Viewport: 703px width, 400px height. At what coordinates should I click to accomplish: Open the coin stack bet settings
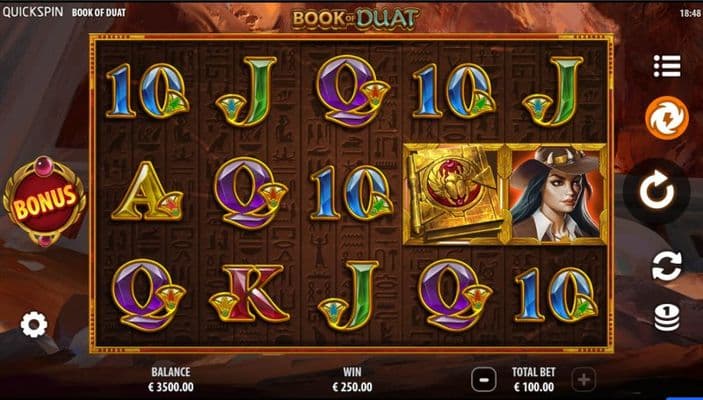point(666,317)
